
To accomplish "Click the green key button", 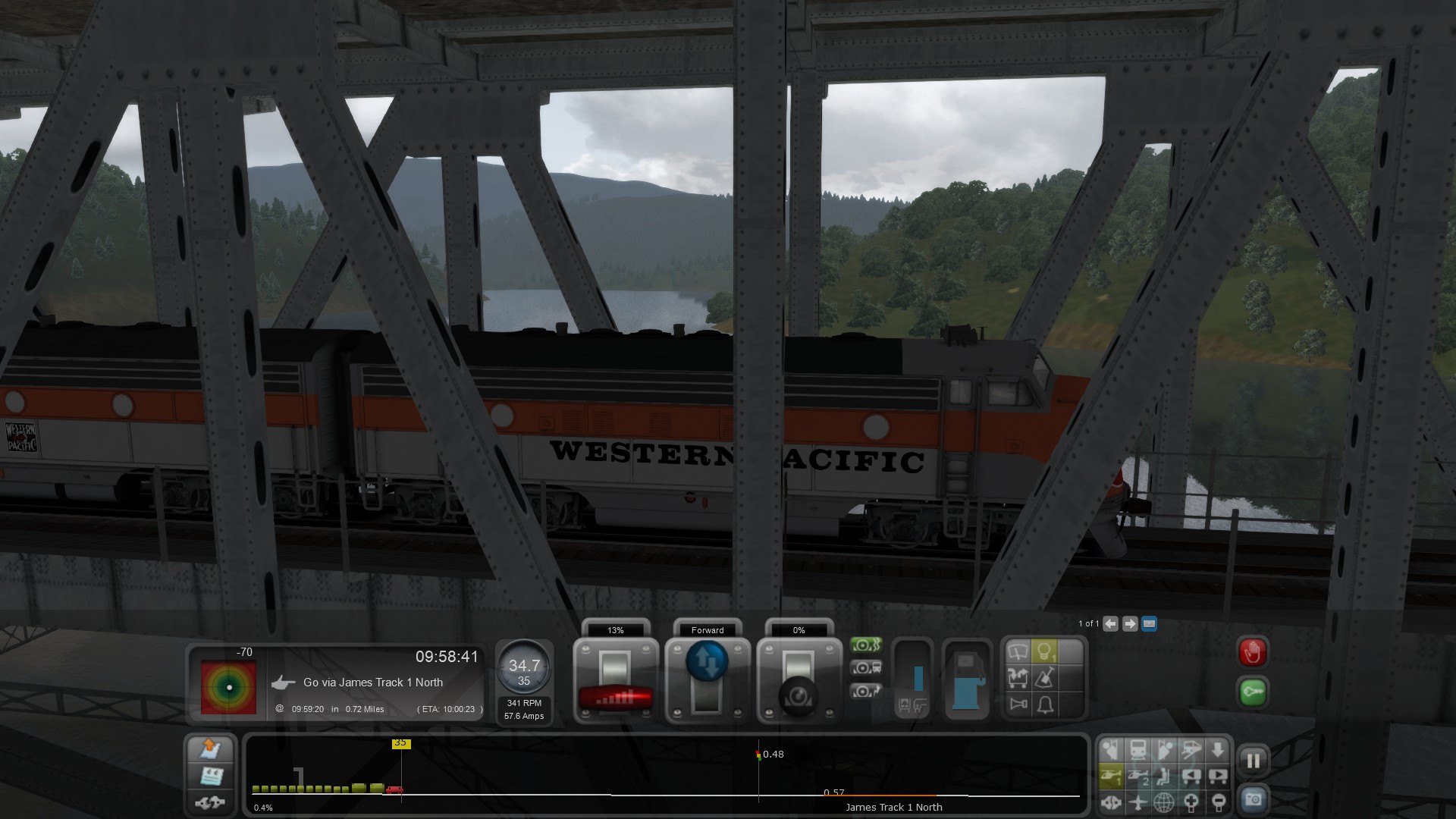I will click(x=1253, y=692).
